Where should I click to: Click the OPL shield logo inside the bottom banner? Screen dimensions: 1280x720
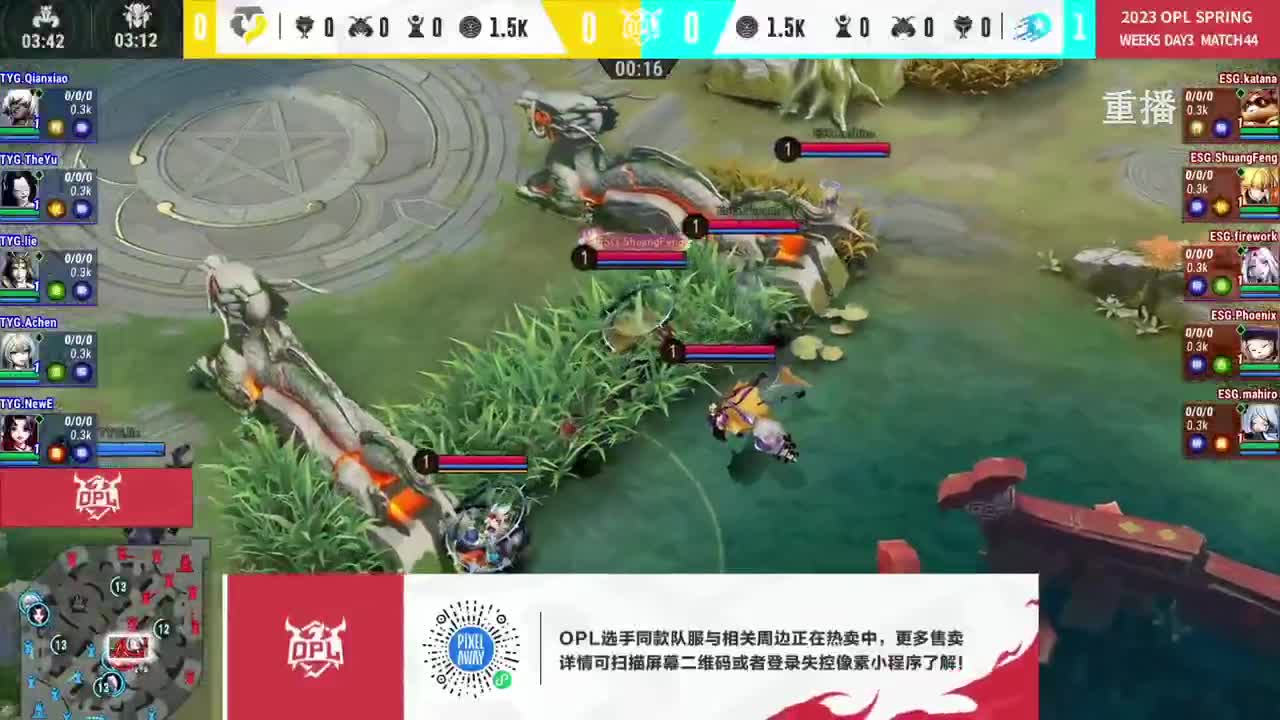[313, 645]
